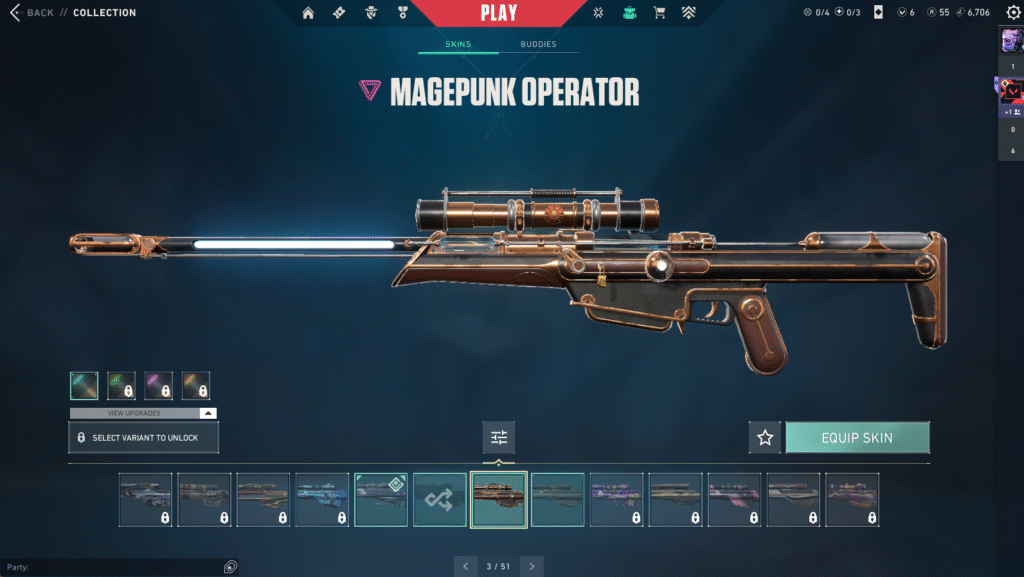Screen dimensions: 1024x577
Task: Select the first unlocked variant swatch
Action: point(84,386)
